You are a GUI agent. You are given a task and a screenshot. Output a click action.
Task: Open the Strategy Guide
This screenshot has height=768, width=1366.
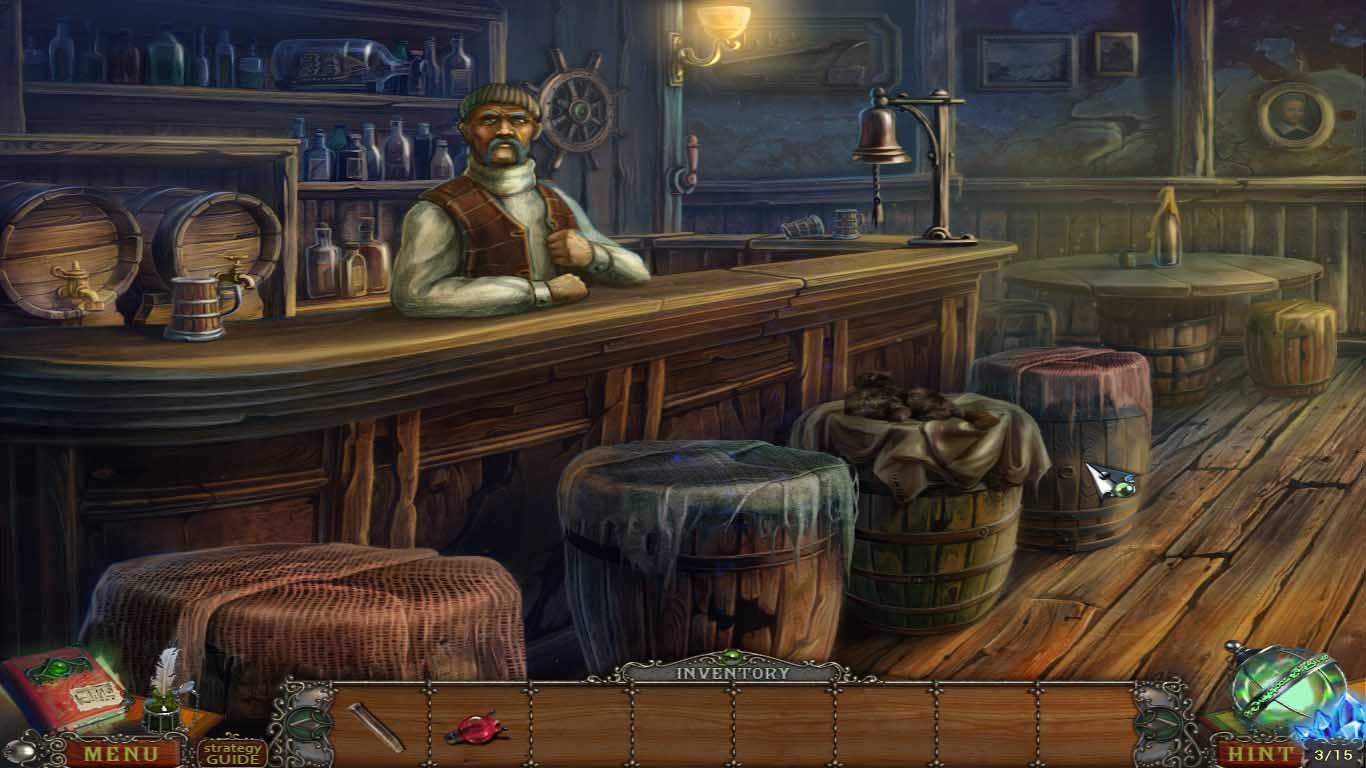[231, 752]
